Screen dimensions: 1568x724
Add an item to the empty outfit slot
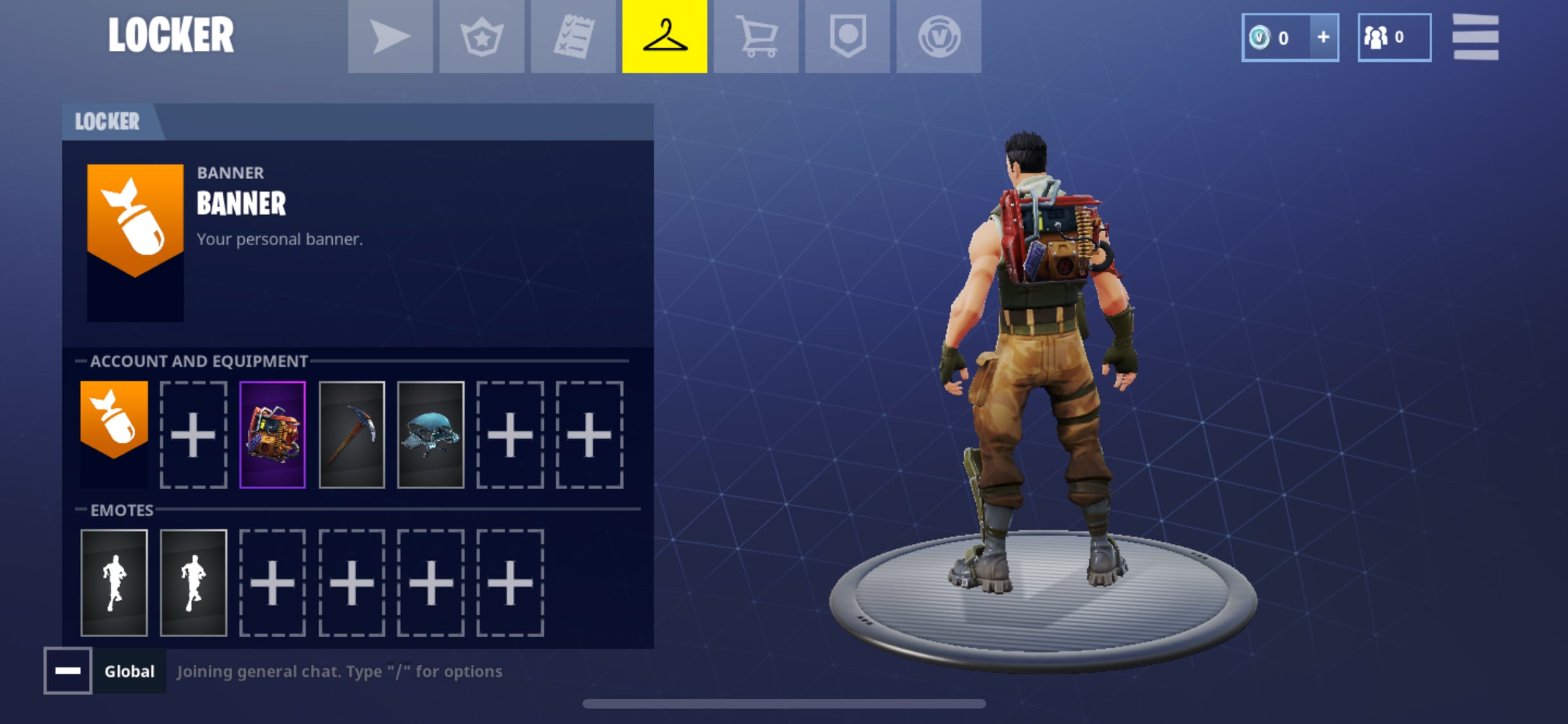(x=194, y=433)
